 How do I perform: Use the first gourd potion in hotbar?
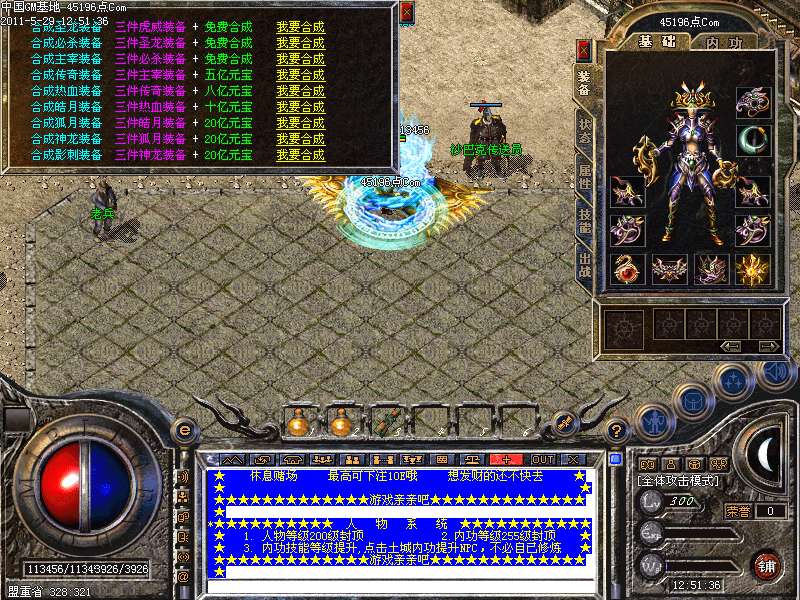299,423
